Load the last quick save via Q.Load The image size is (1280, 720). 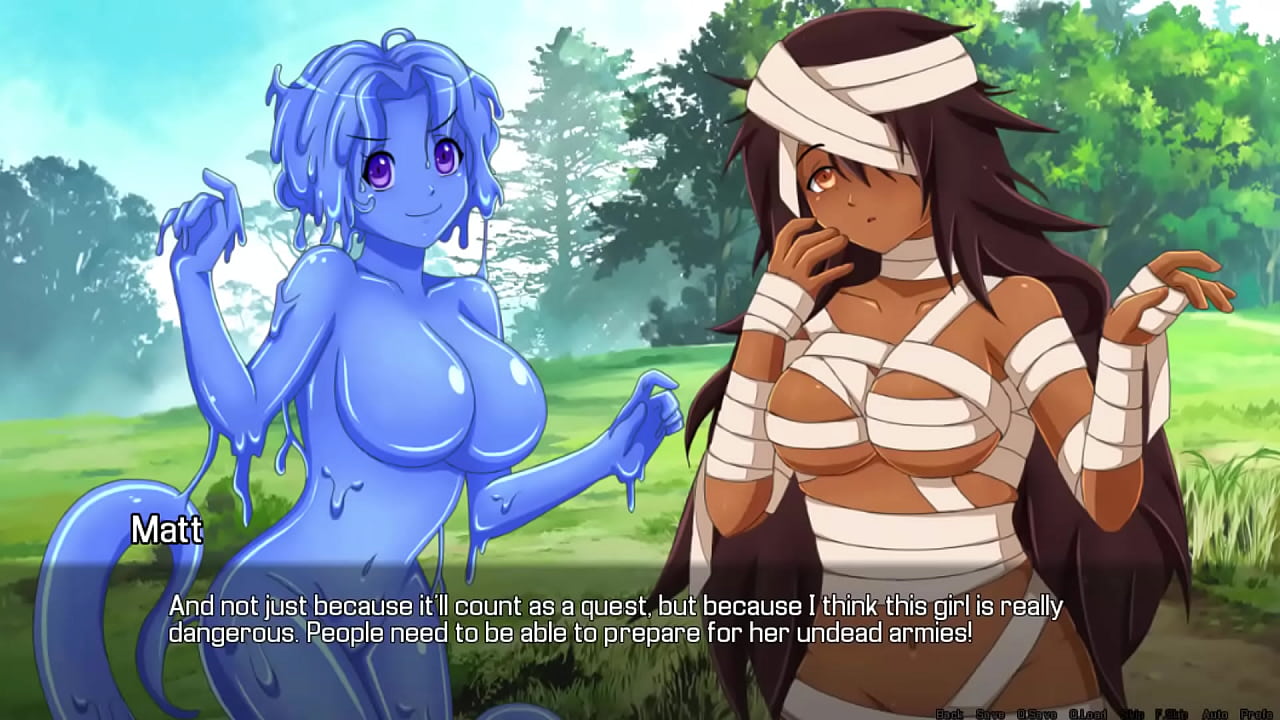tap(1086, 713)
